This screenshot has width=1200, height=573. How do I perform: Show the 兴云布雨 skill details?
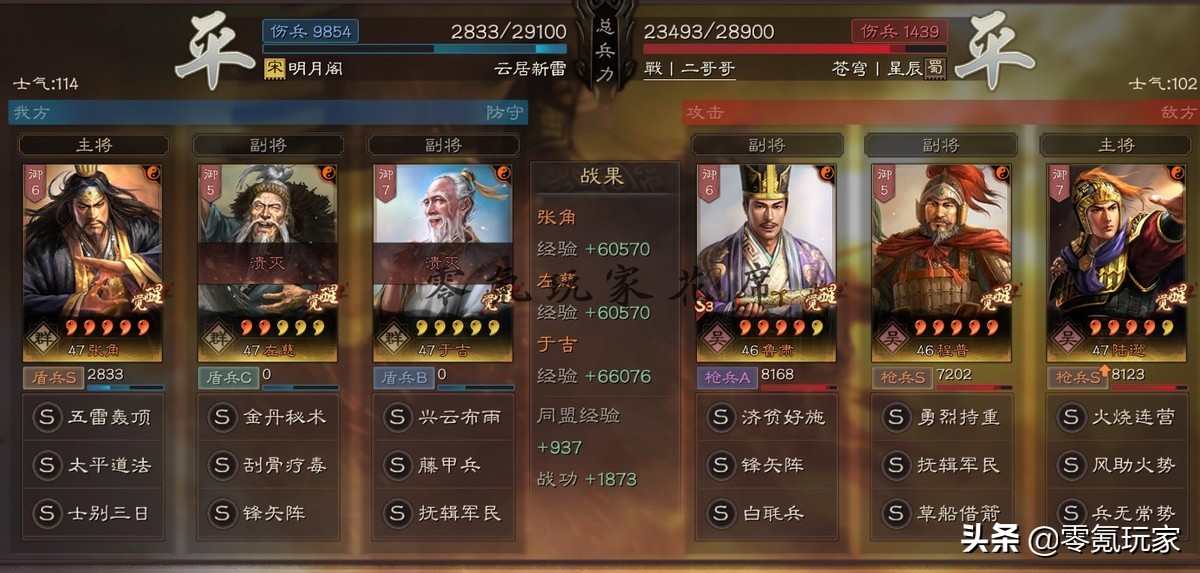(443, 417)
